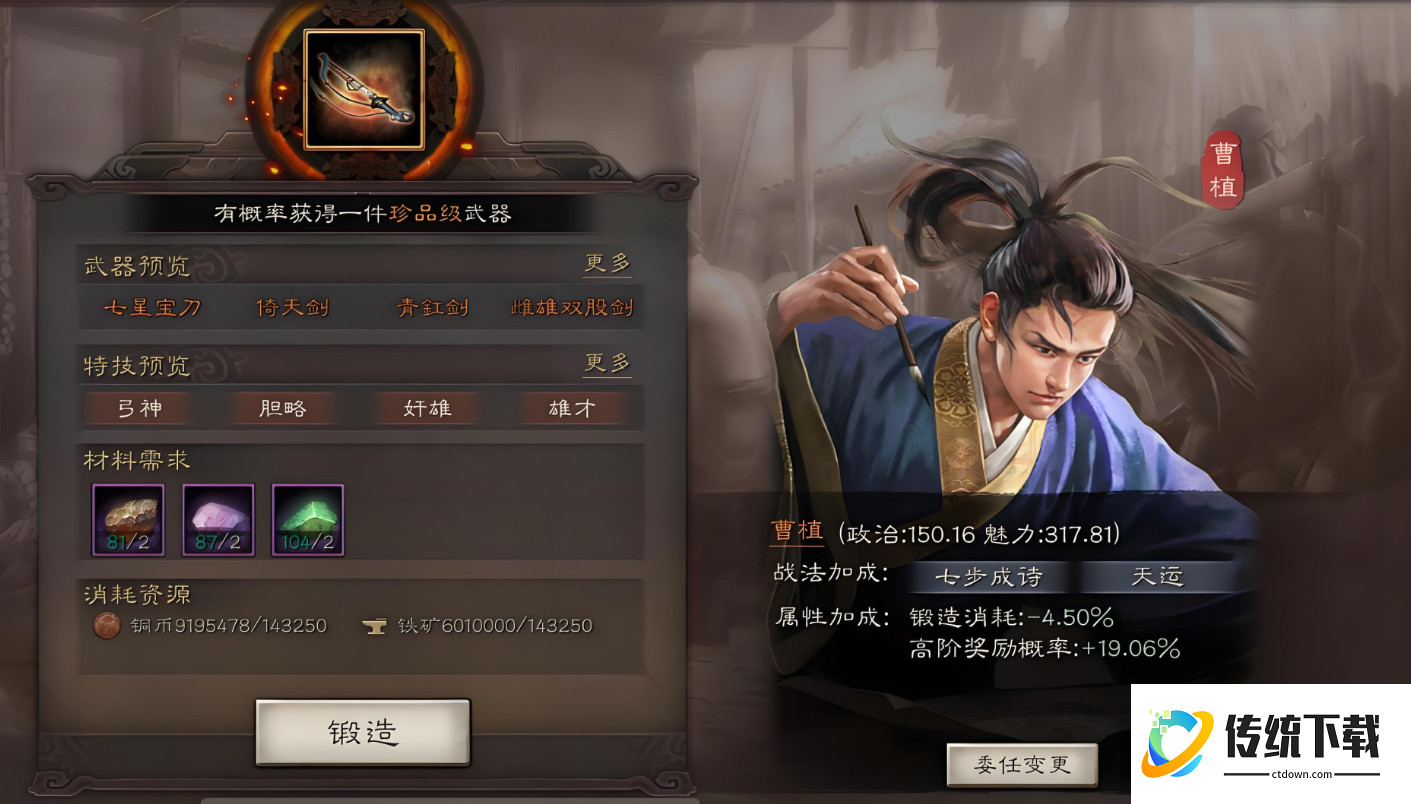Select the green gem material icon

(x=307, y=520)
